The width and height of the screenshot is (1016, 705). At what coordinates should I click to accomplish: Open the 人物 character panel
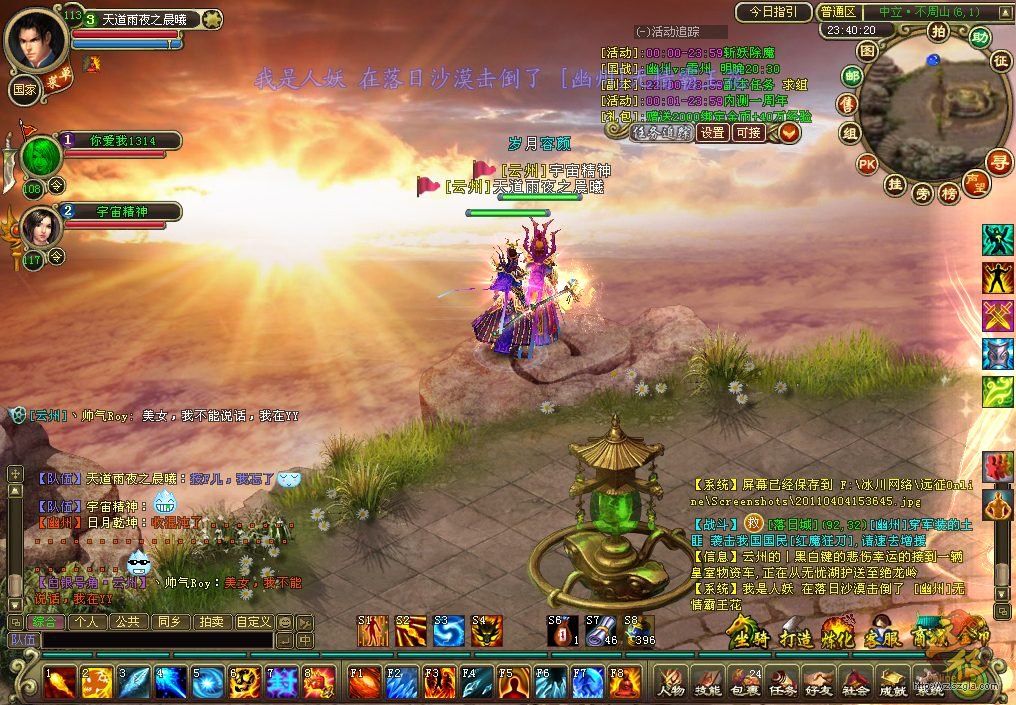[x=670, y=680]
